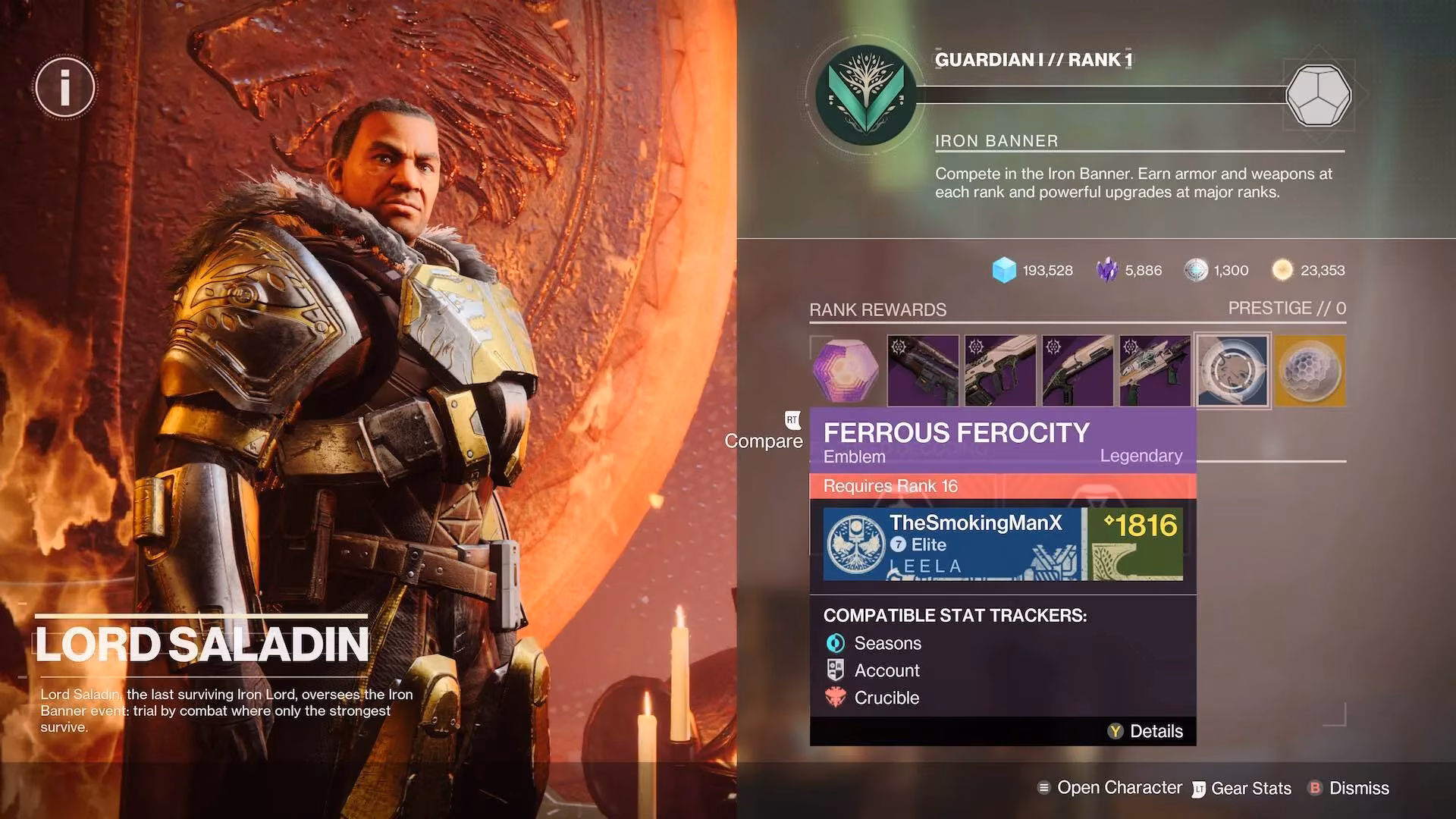Select the Seasons stat tracker icon
This screenshot has width=1456, height=819.
[835, 642]
